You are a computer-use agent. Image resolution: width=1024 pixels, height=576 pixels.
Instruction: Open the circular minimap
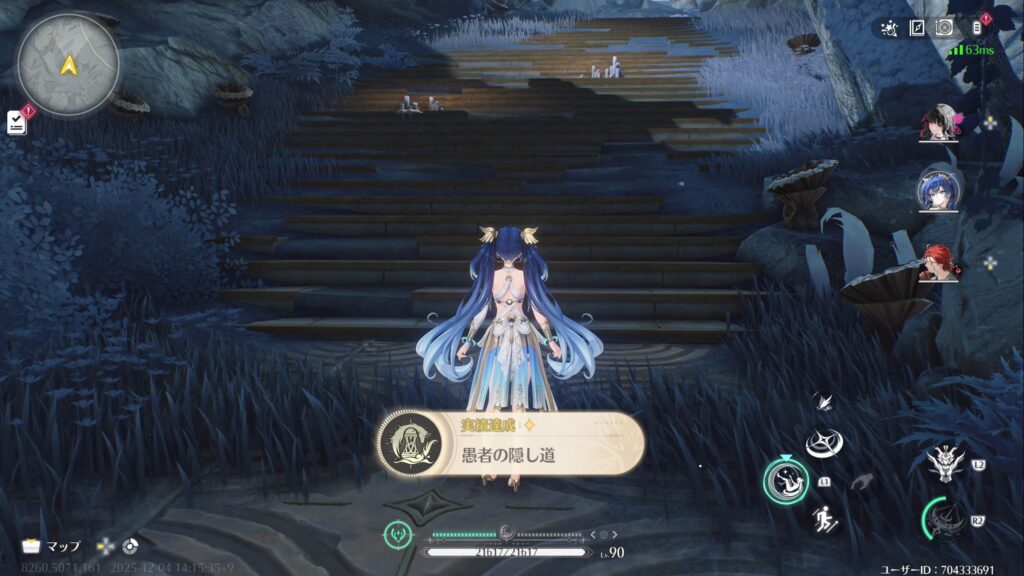point(68,65)
